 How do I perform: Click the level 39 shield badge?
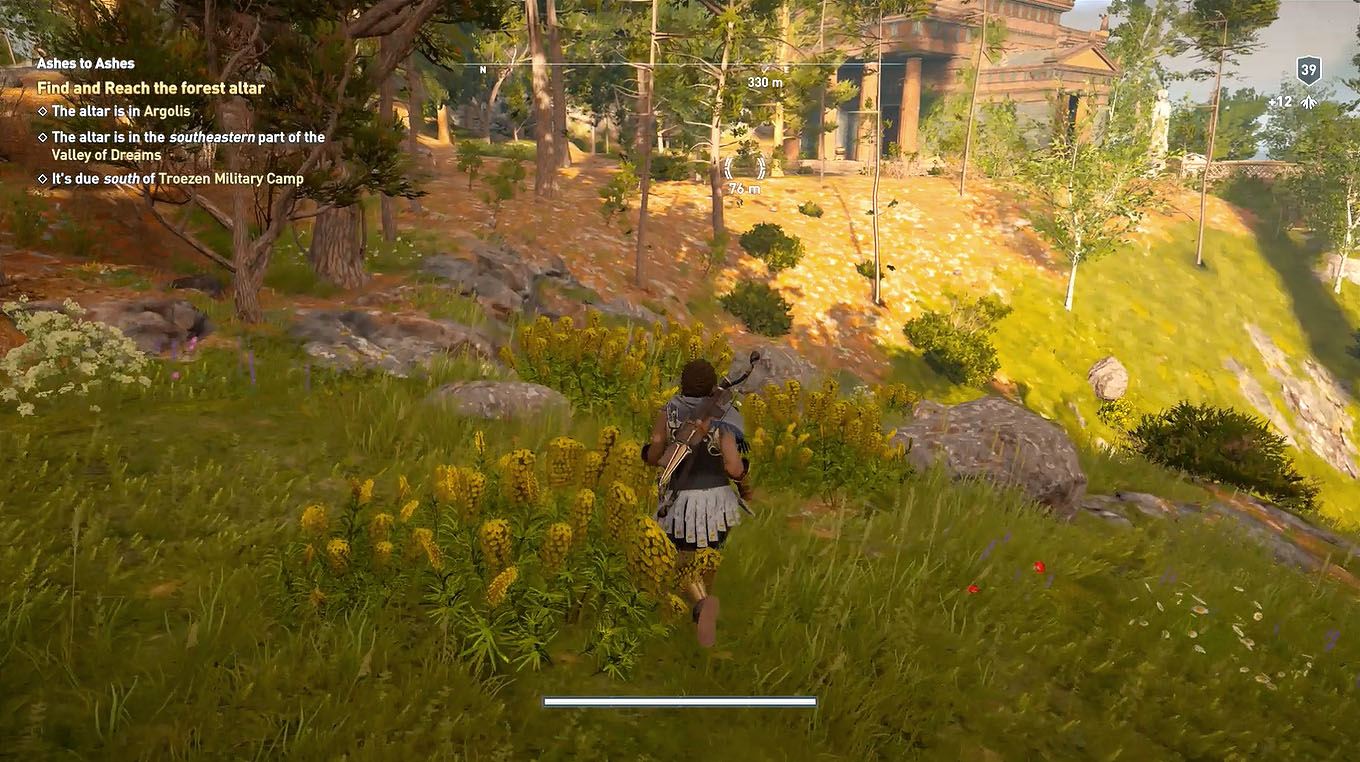pos(1307,69)
